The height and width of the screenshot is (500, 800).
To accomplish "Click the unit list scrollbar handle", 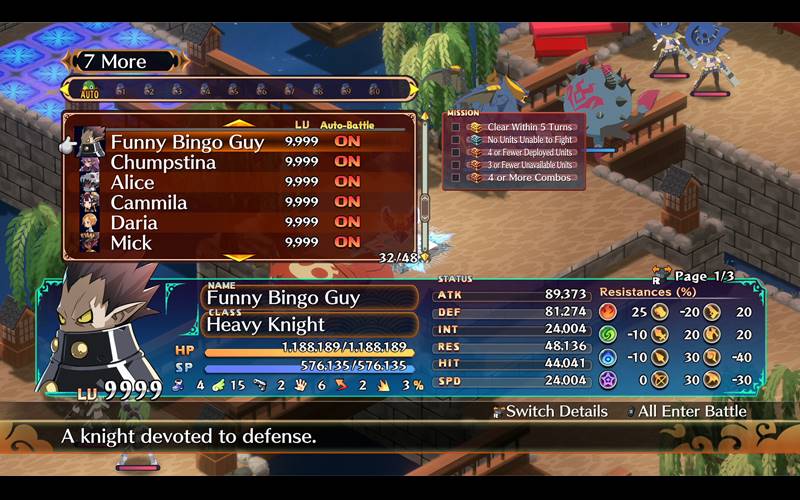I will (x=424, y=206).
